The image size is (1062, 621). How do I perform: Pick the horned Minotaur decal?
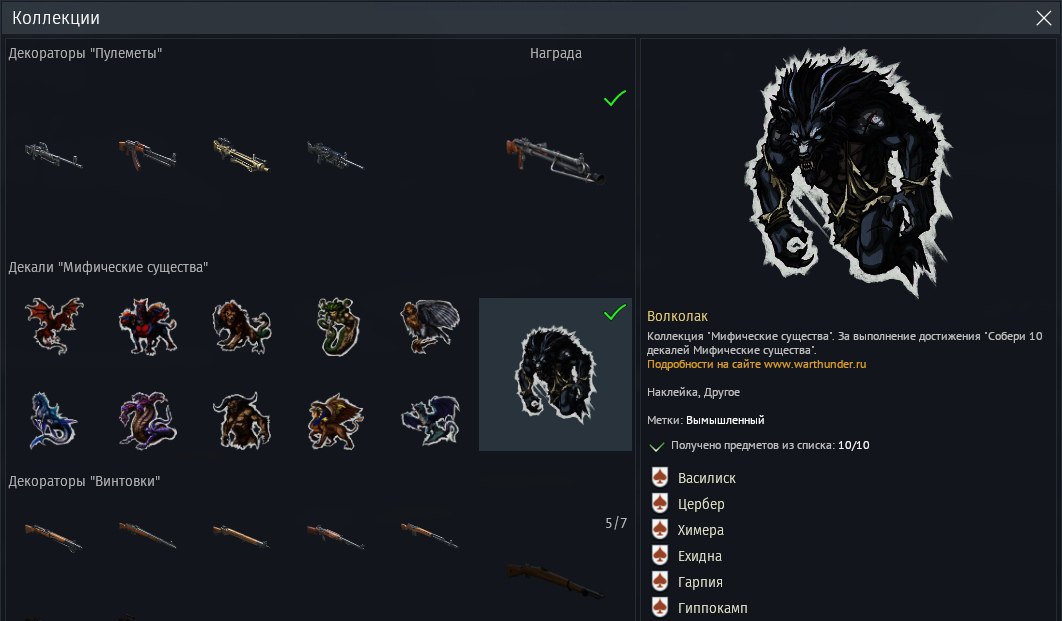(242, 418)
